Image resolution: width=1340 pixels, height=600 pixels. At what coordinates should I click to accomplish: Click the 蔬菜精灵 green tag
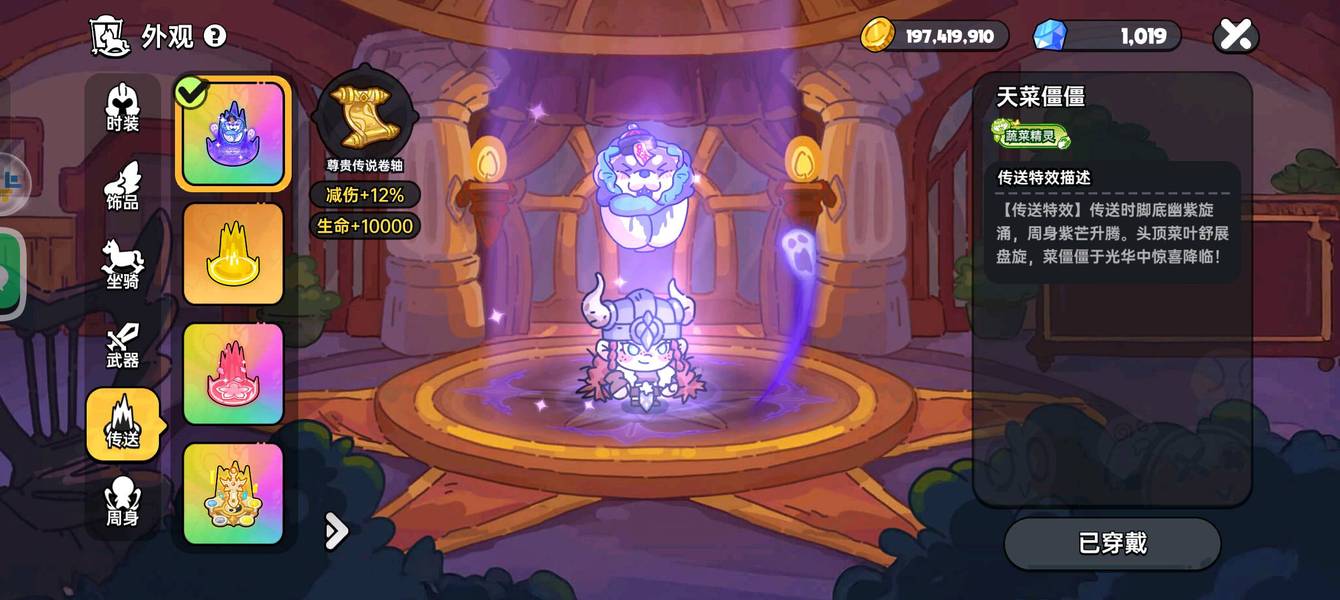click(x=1031, y=135)
